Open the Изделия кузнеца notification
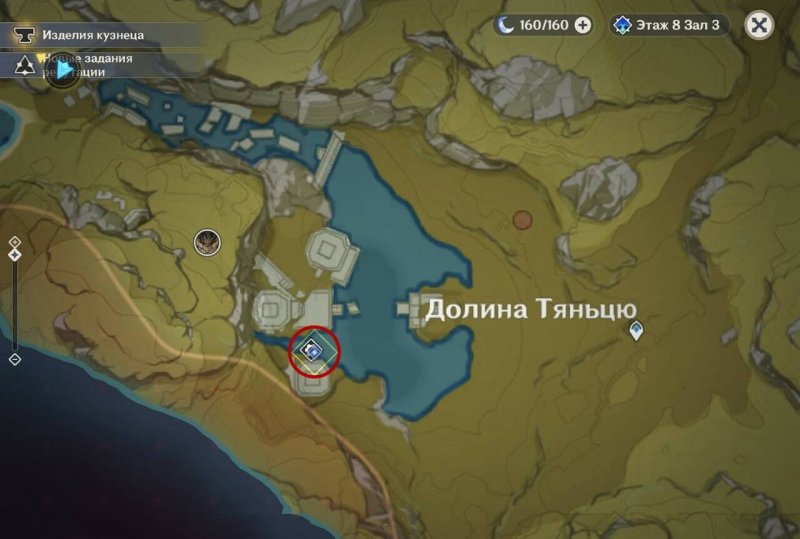This screenshot has height=539, width=800. [x=92, y=35]
